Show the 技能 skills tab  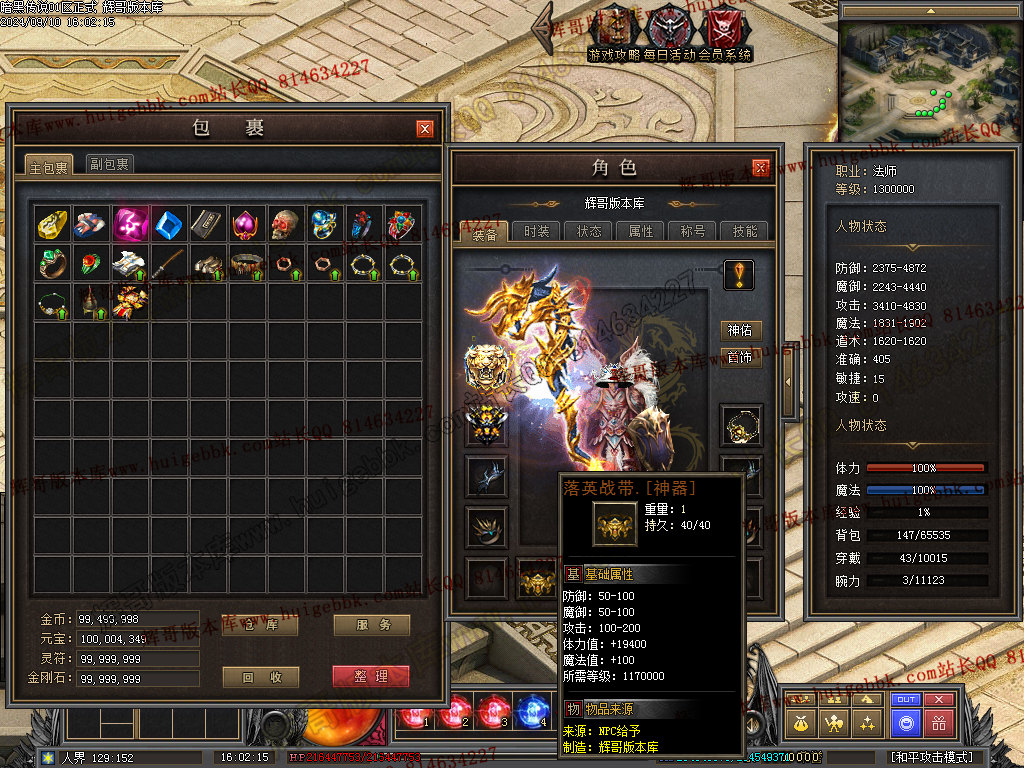point(745,231)
